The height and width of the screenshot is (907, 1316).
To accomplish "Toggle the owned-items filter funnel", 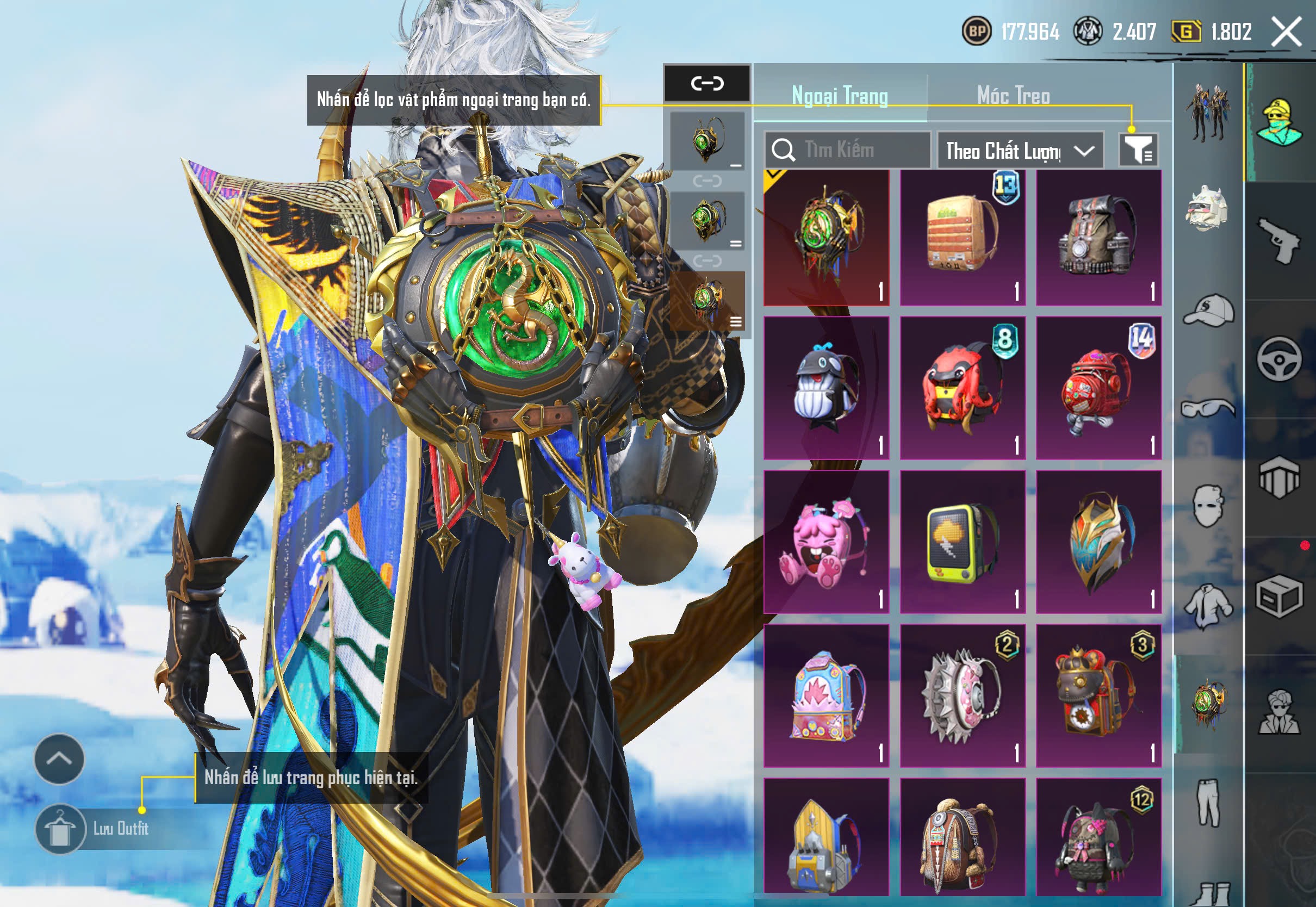I will tap(1138, 150).
